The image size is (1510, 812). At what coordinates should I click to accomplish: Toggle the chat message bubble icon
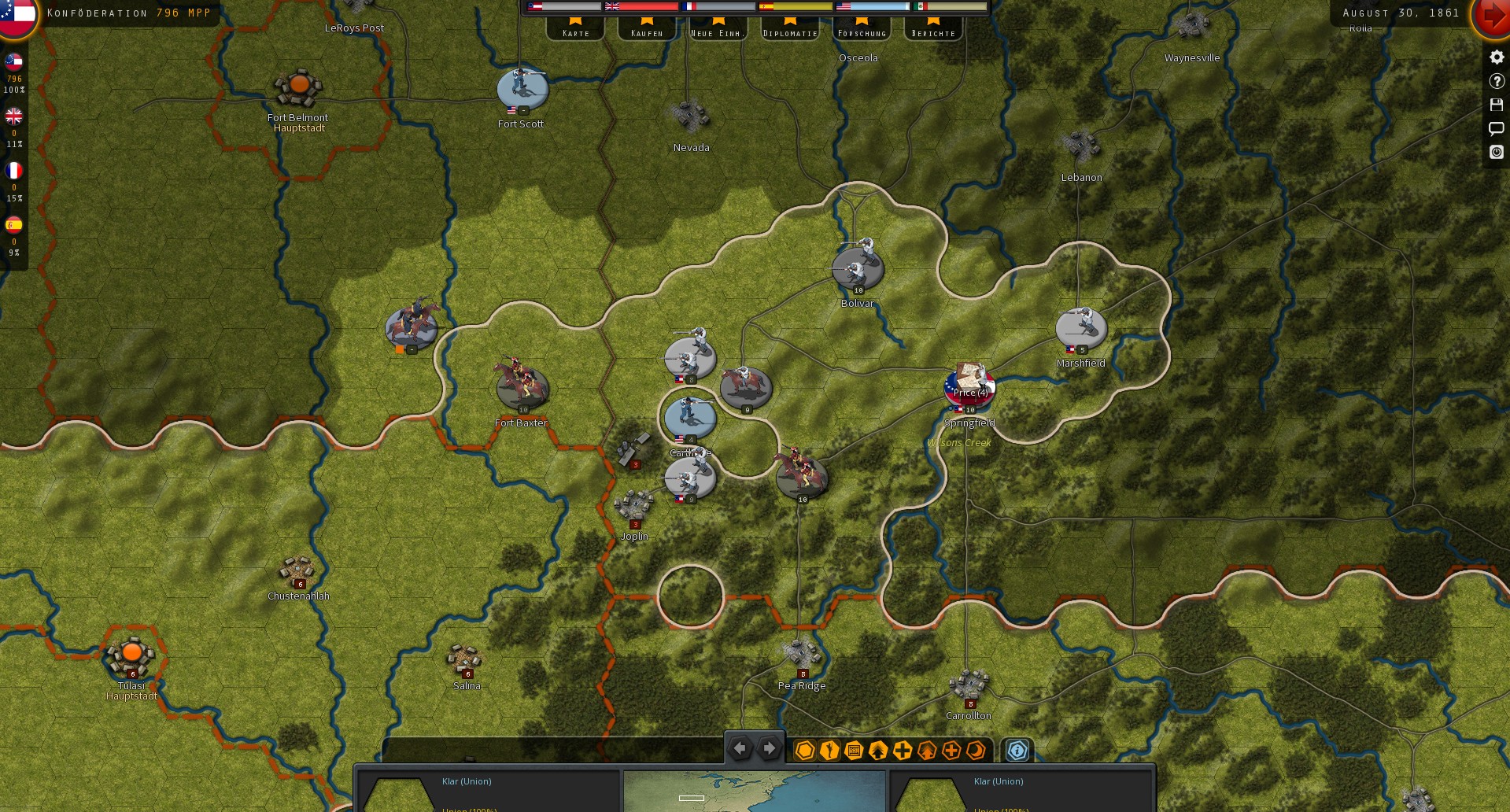[x=1496, y=129]
